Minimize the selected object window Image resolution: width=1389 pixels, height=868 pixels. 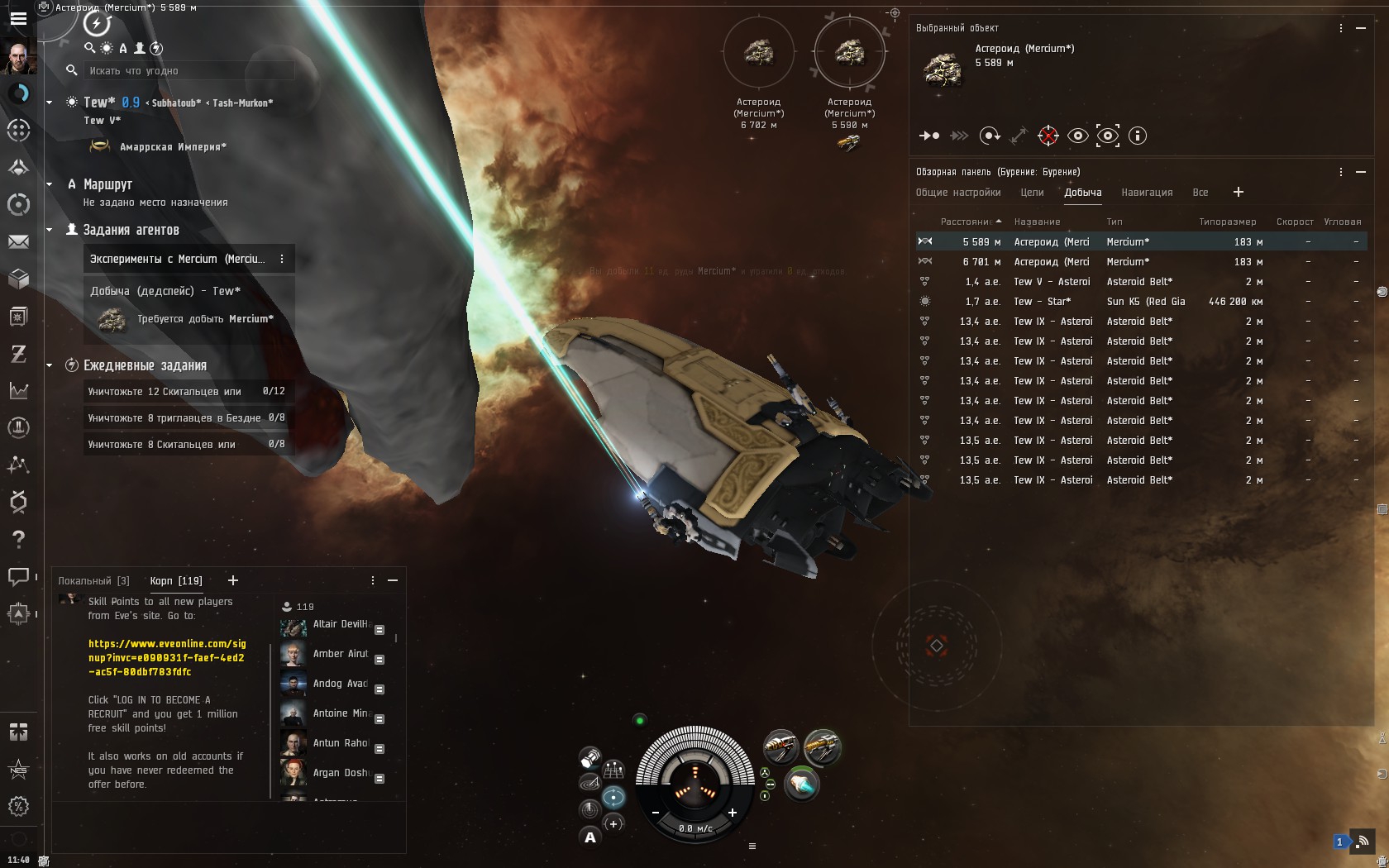(1361, 28)
